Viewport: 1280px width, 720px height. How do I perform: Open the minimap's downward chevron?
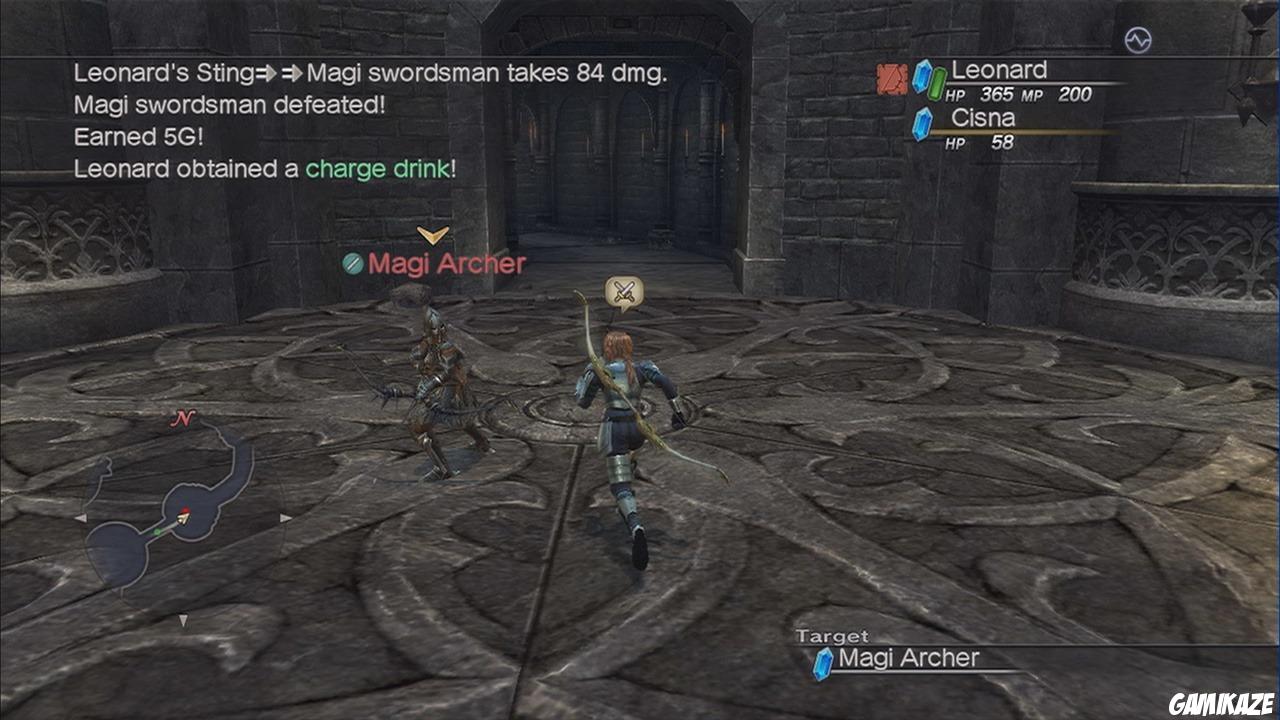click(x=185, y=619)
